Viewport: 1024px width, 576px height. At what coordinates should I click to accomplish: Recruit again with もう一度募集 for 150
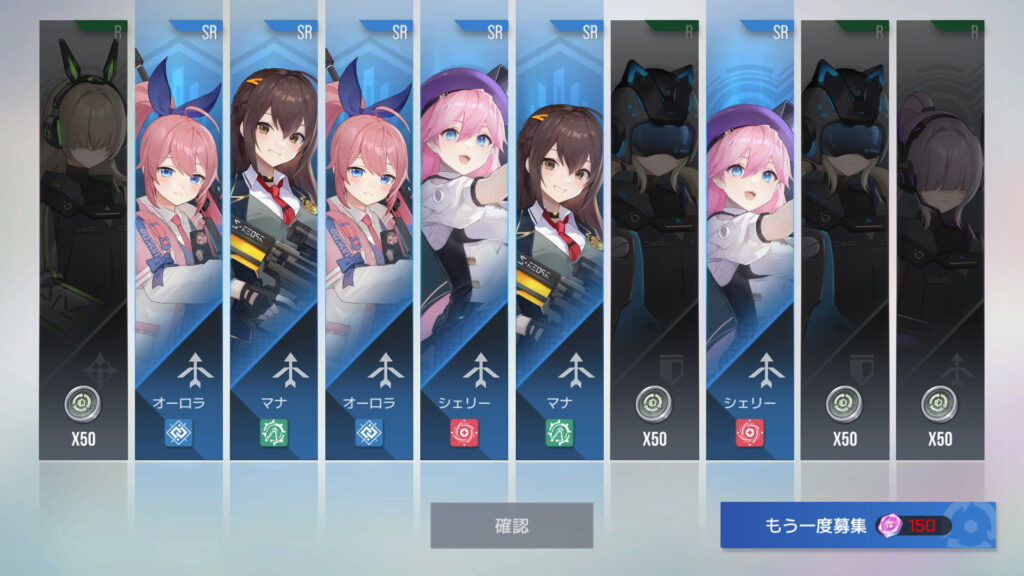(x=857, y=525)
